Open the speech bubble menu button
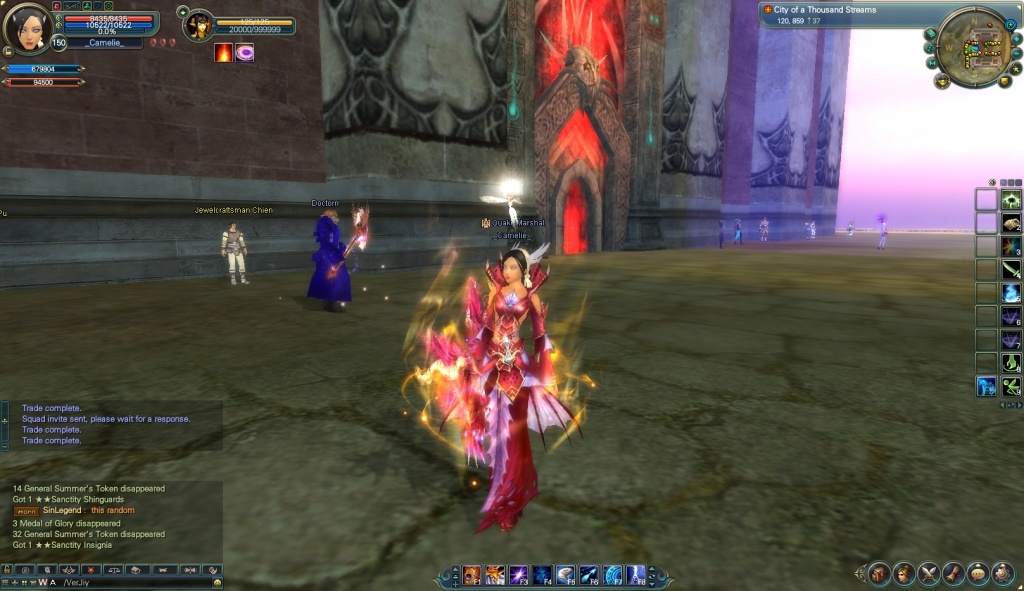 977,574
